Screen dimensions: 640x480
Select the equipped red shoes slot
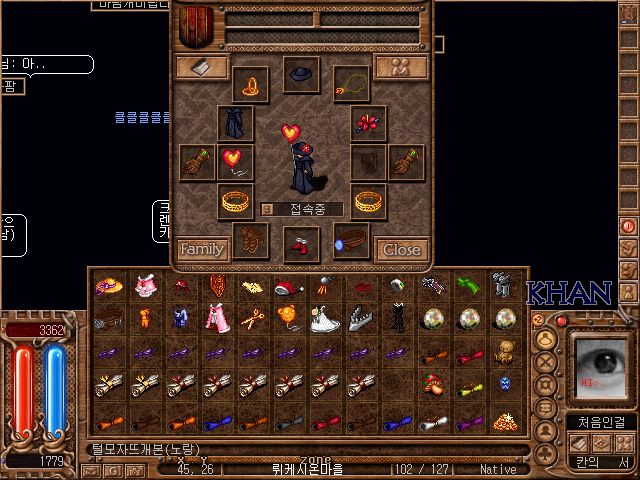click(x=301, y=242)
